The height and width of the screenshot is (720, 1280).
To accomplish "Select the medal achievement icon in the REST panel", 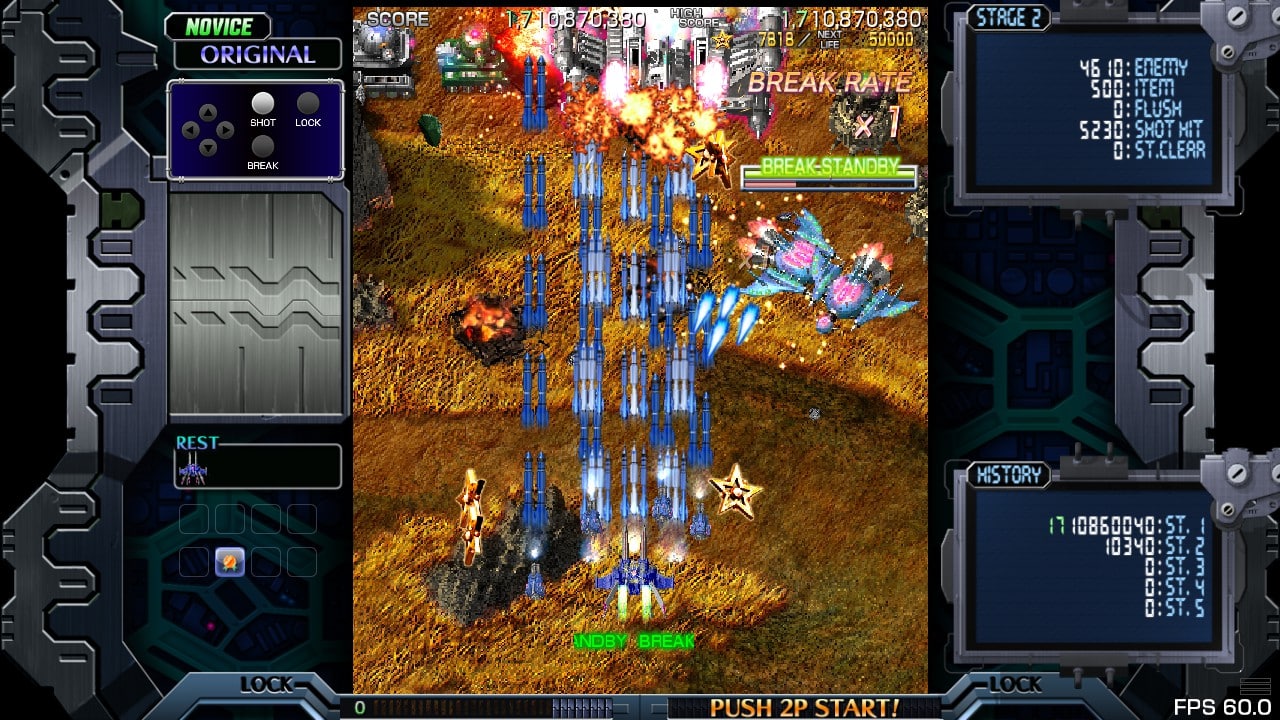I will [x=228, y=561].
